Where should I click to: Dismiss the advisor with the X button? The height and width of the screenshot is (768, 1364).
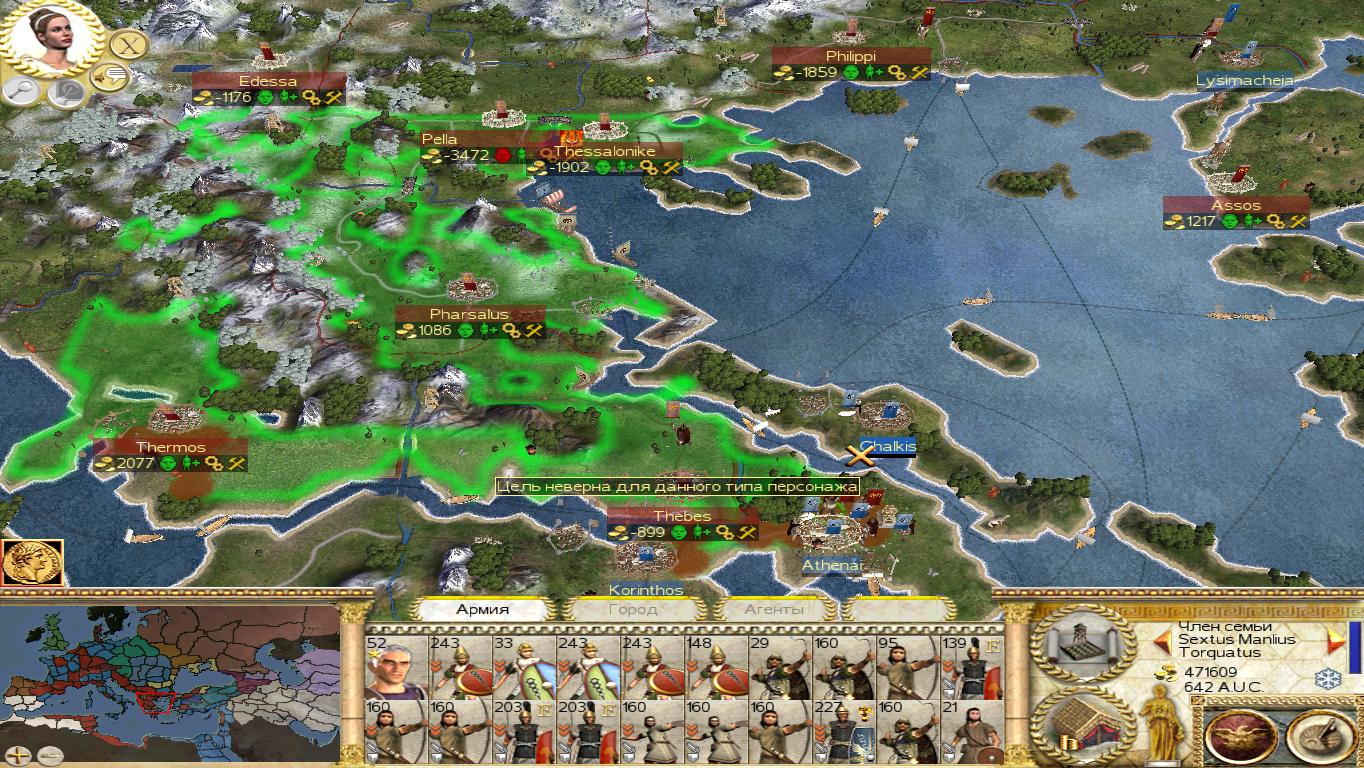[x=128, y=45]
